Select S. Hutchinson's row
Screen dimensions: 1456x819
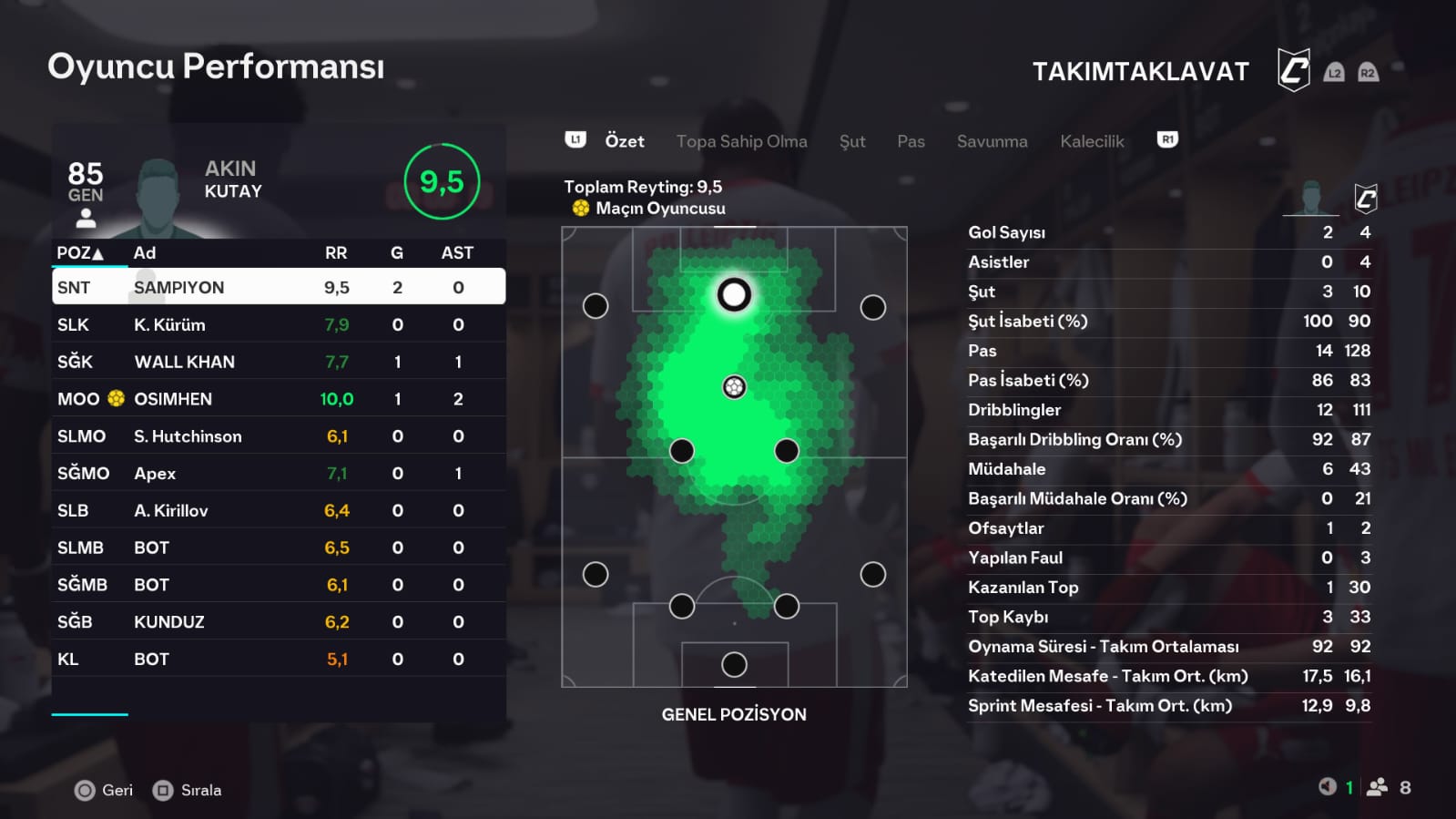278,436
